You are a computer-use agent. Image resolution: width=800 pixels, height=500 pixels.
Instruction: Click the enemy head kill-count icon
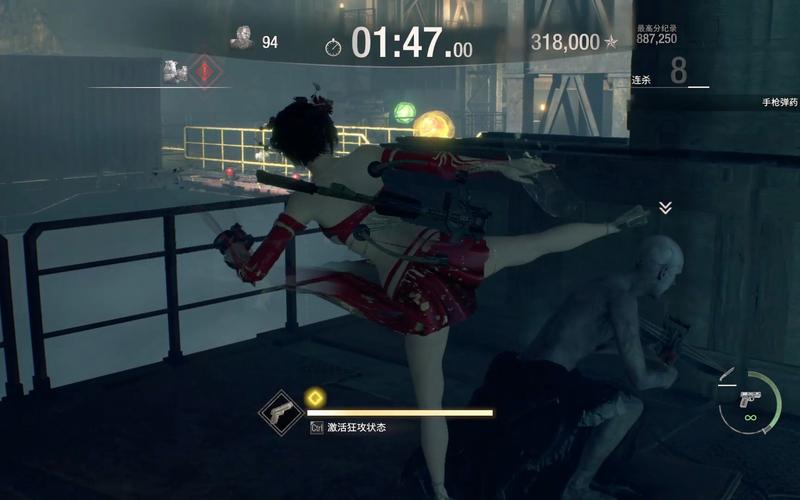pos(241,38)
